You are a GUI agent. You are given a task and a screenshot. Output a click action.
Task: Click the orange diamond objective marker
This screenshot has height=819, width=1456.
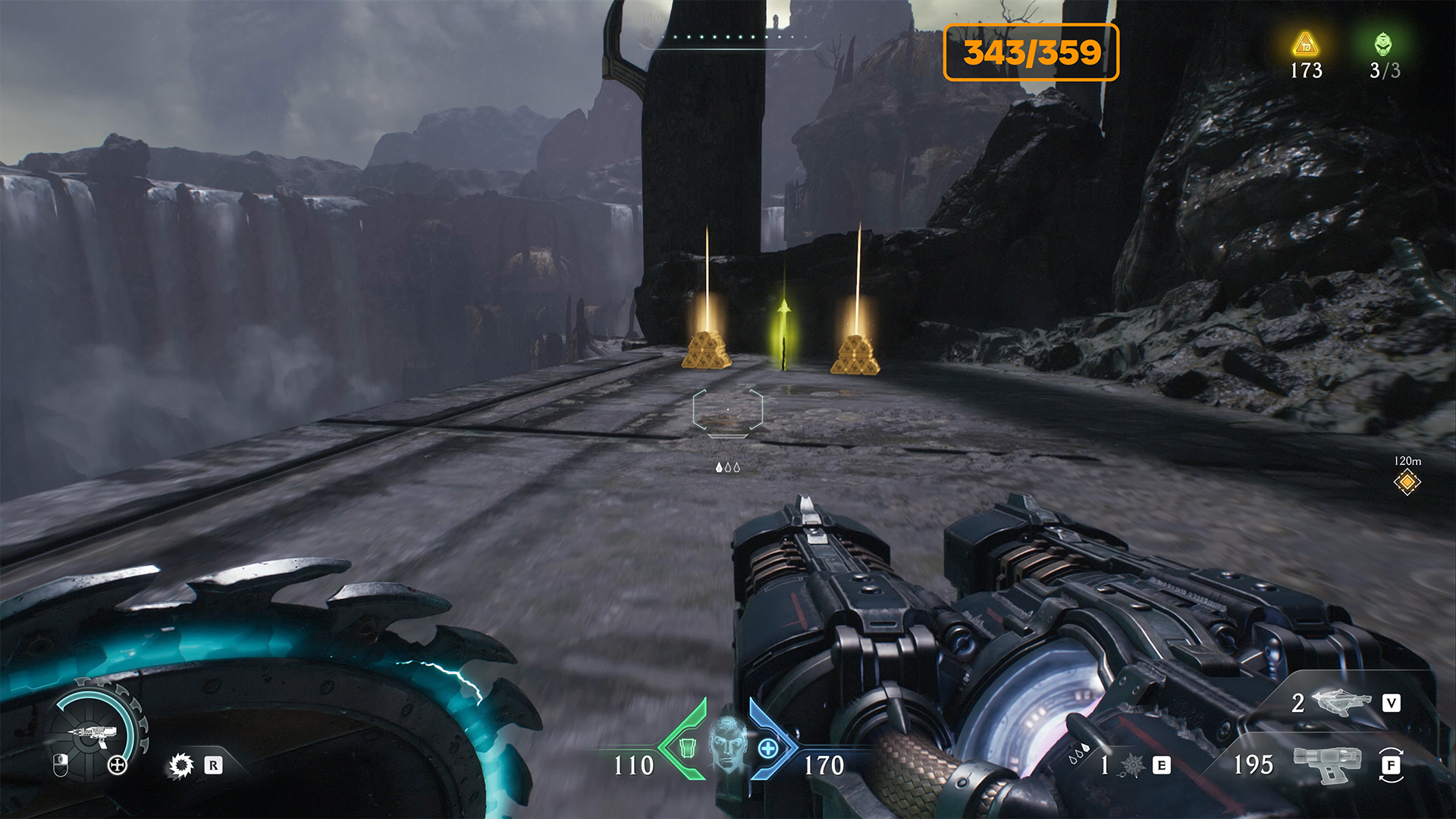tap(1407, 482)
